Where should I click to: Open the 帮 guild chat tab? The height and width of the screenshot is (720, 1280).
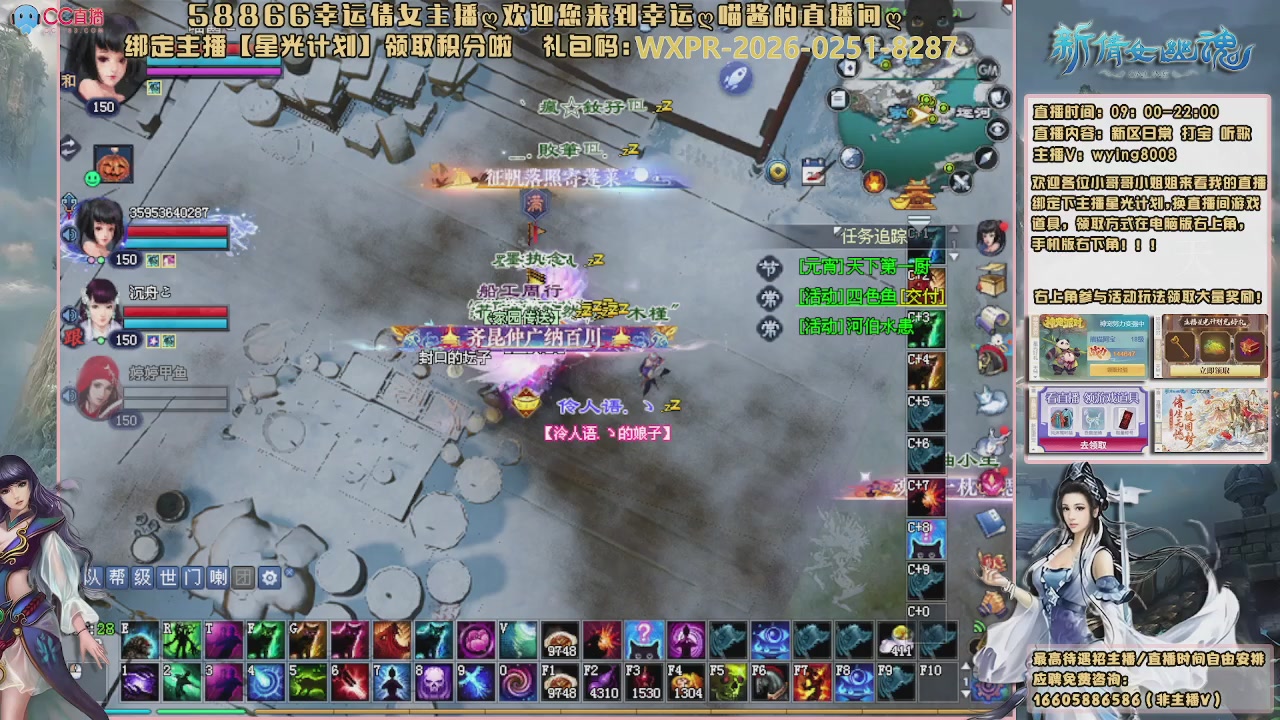coord(118,576)
